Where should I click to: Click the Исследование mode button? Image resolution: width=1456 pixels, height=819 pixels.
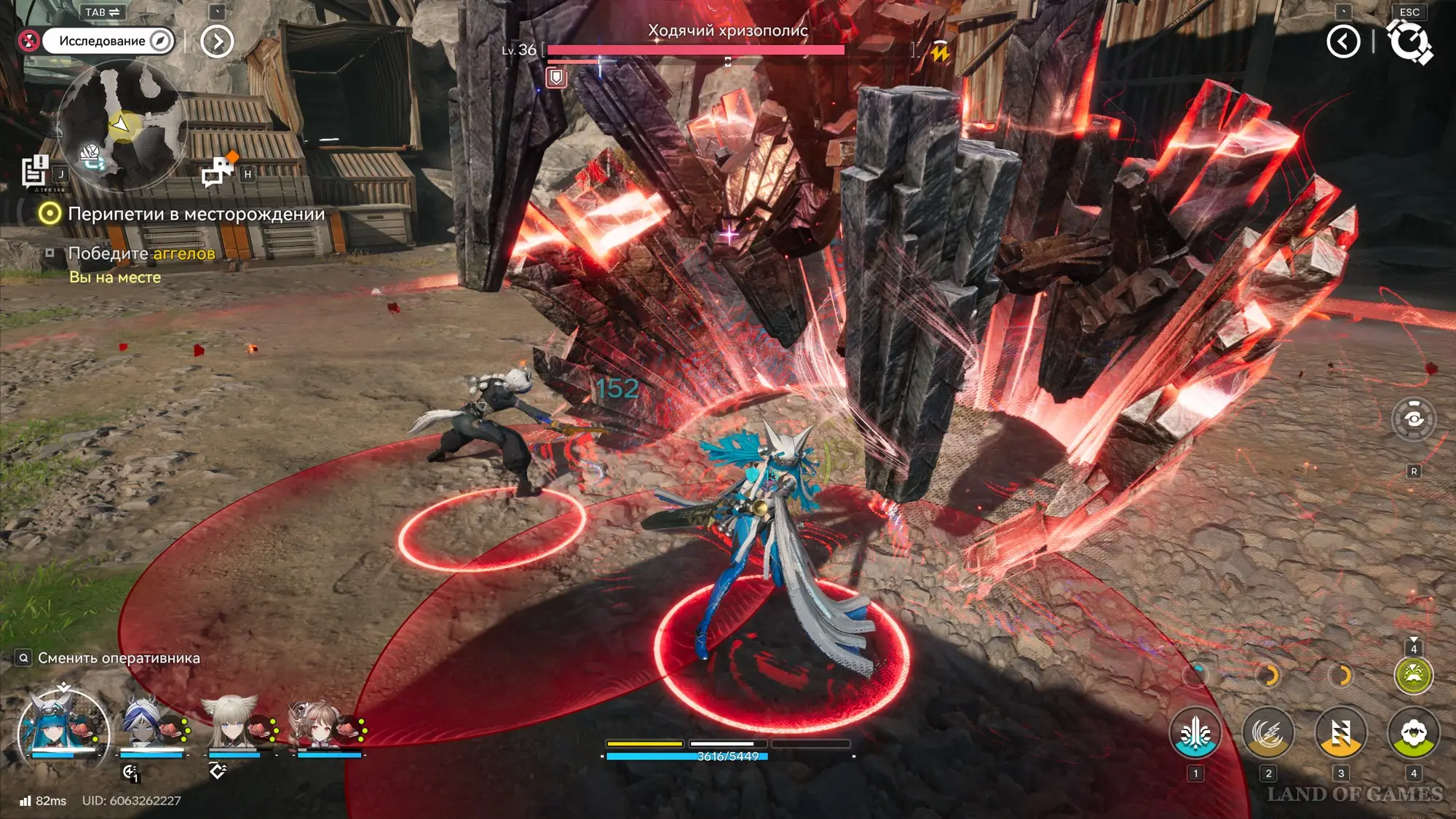coord(108,41)
